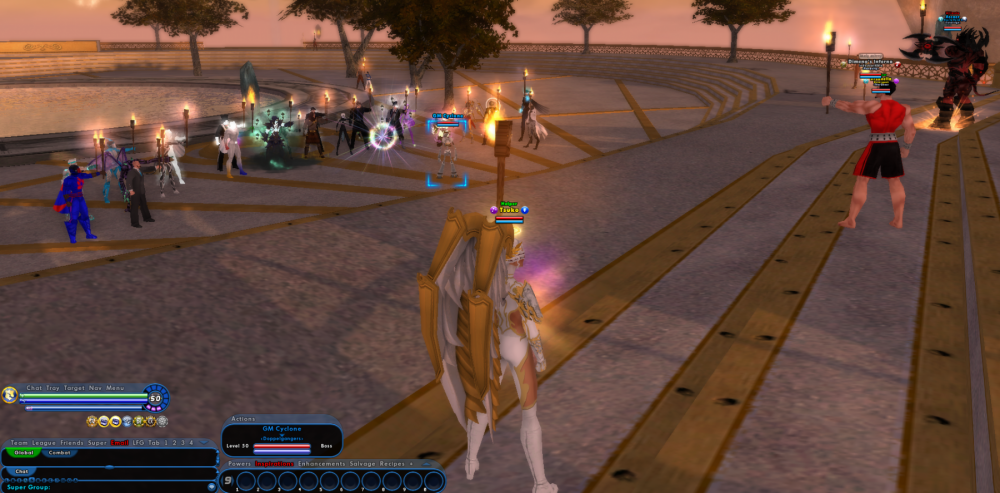1000x493 pixels.
Task: Open the Super group window
Action: 97,442
